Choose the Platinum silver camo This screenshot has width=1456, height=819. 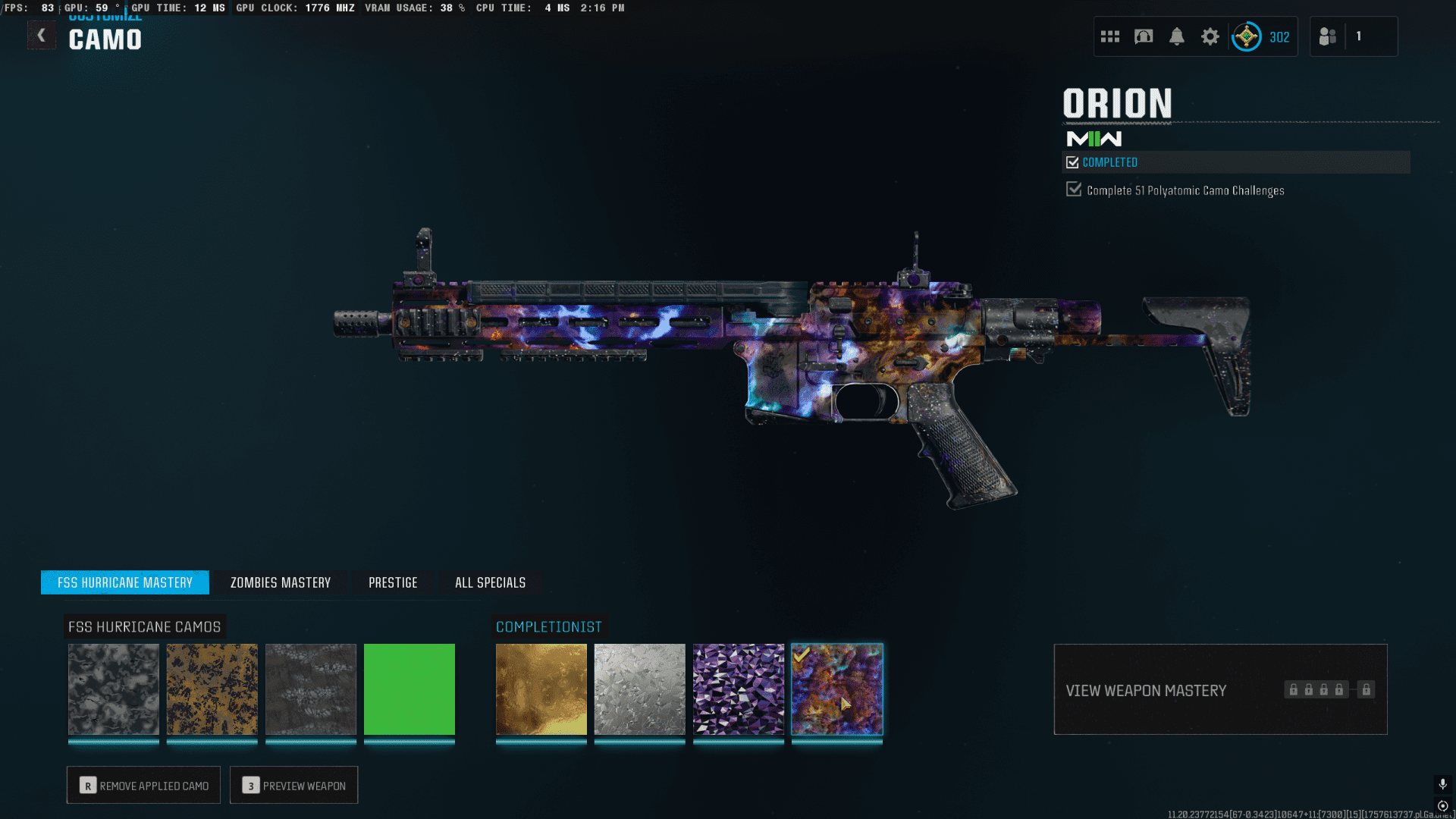640,689
